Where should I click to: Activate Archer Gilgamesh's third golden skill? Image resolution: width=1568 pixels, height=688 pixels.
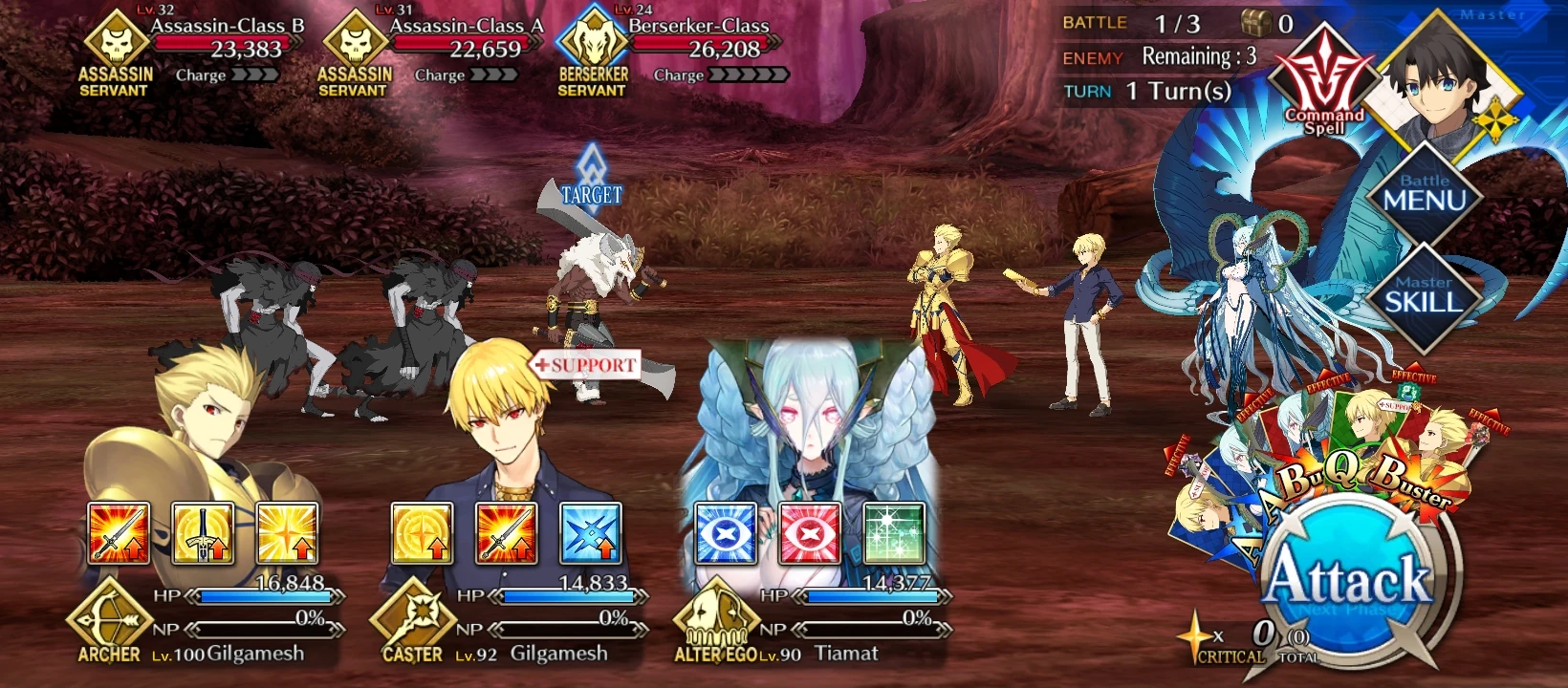(x=287, y=535)
